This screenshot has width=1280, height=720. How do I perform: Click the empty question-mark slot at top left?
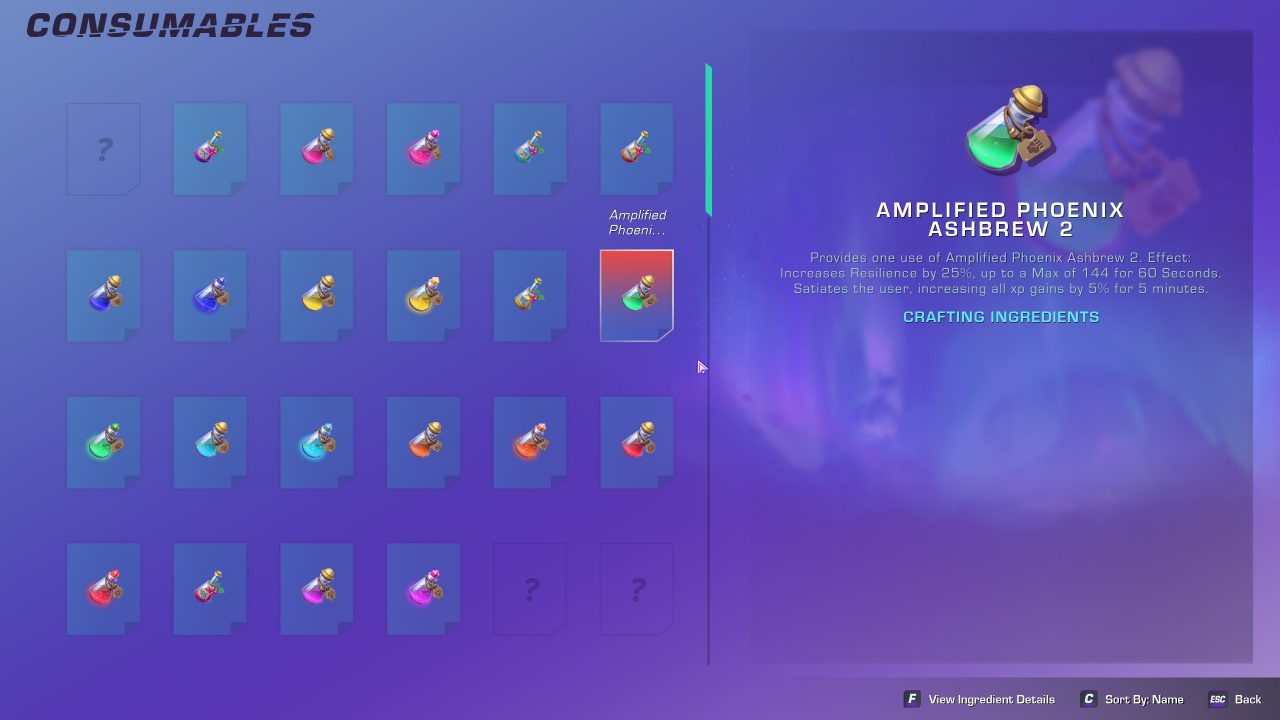(x=104, y=148)
